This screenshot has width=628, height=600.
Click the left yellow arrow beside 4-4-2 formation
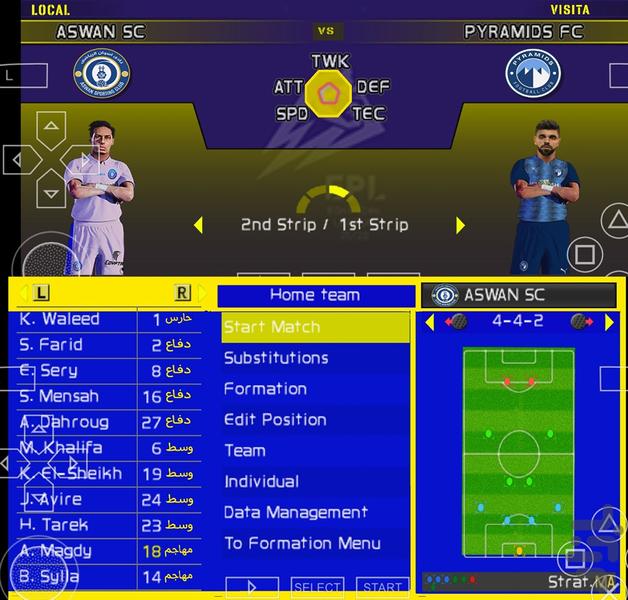point(430,322)
